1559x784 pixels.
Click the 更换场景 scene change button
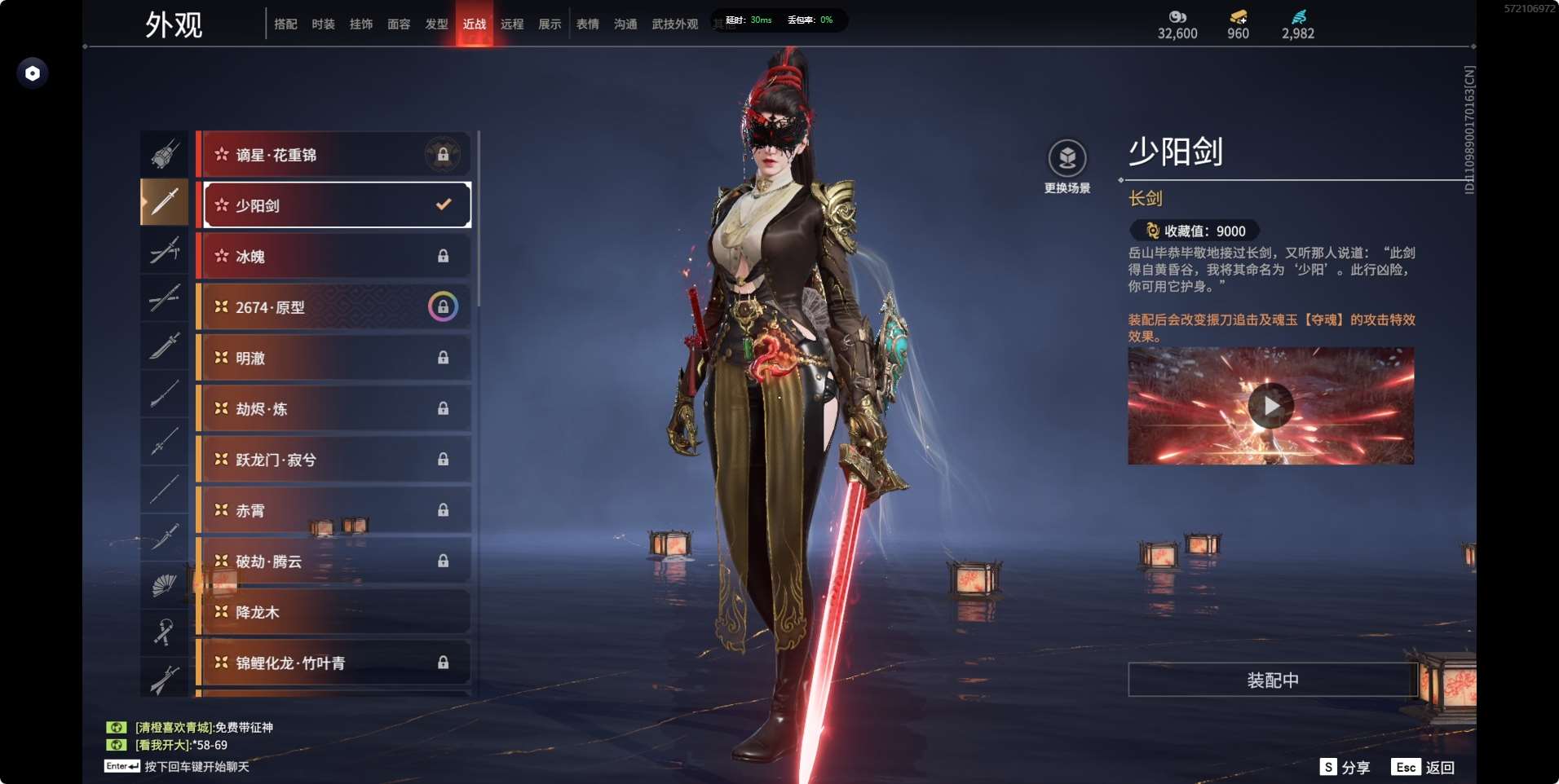click(1067, 165)
